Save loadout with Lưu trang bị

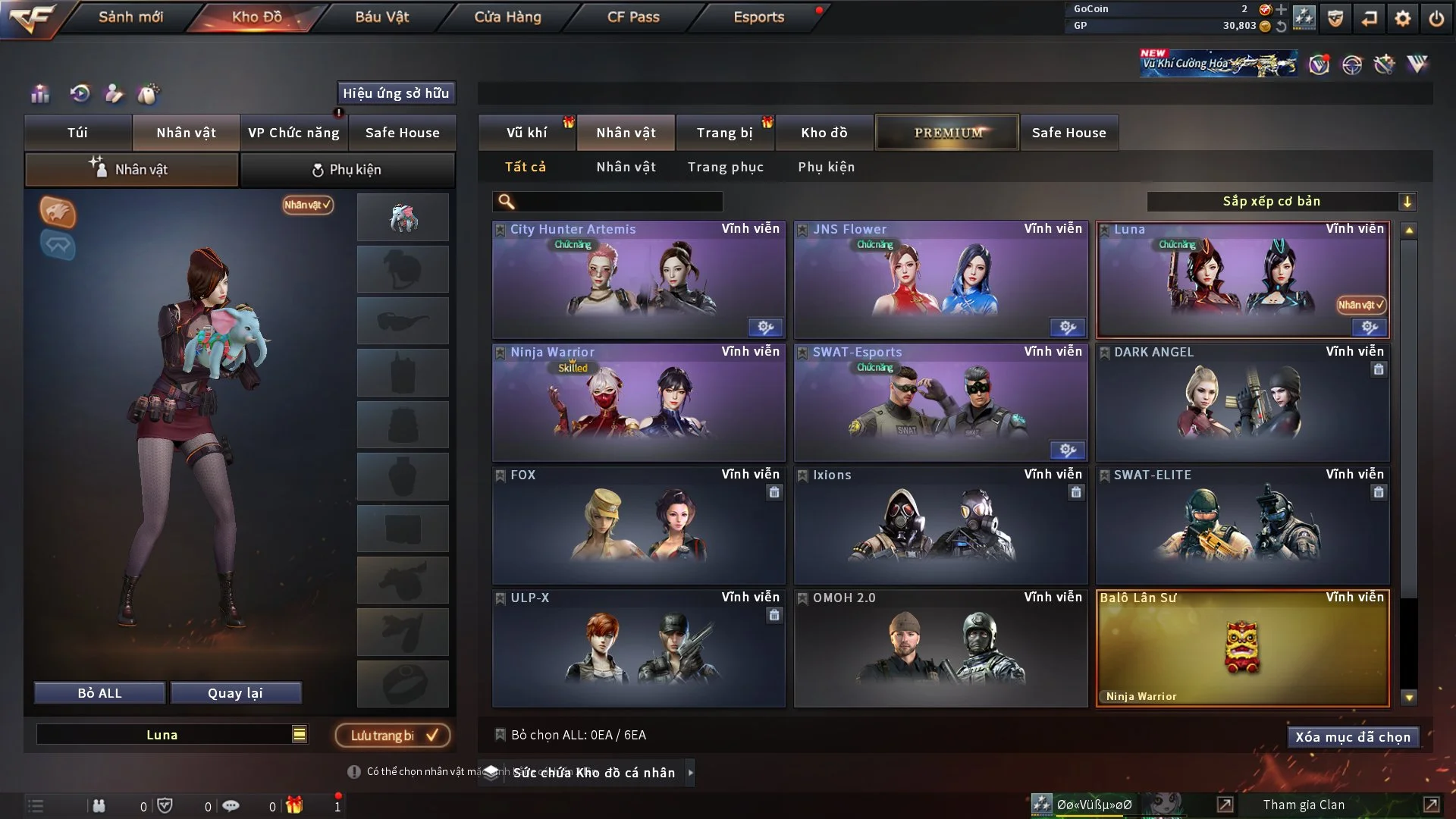point(393,736)
